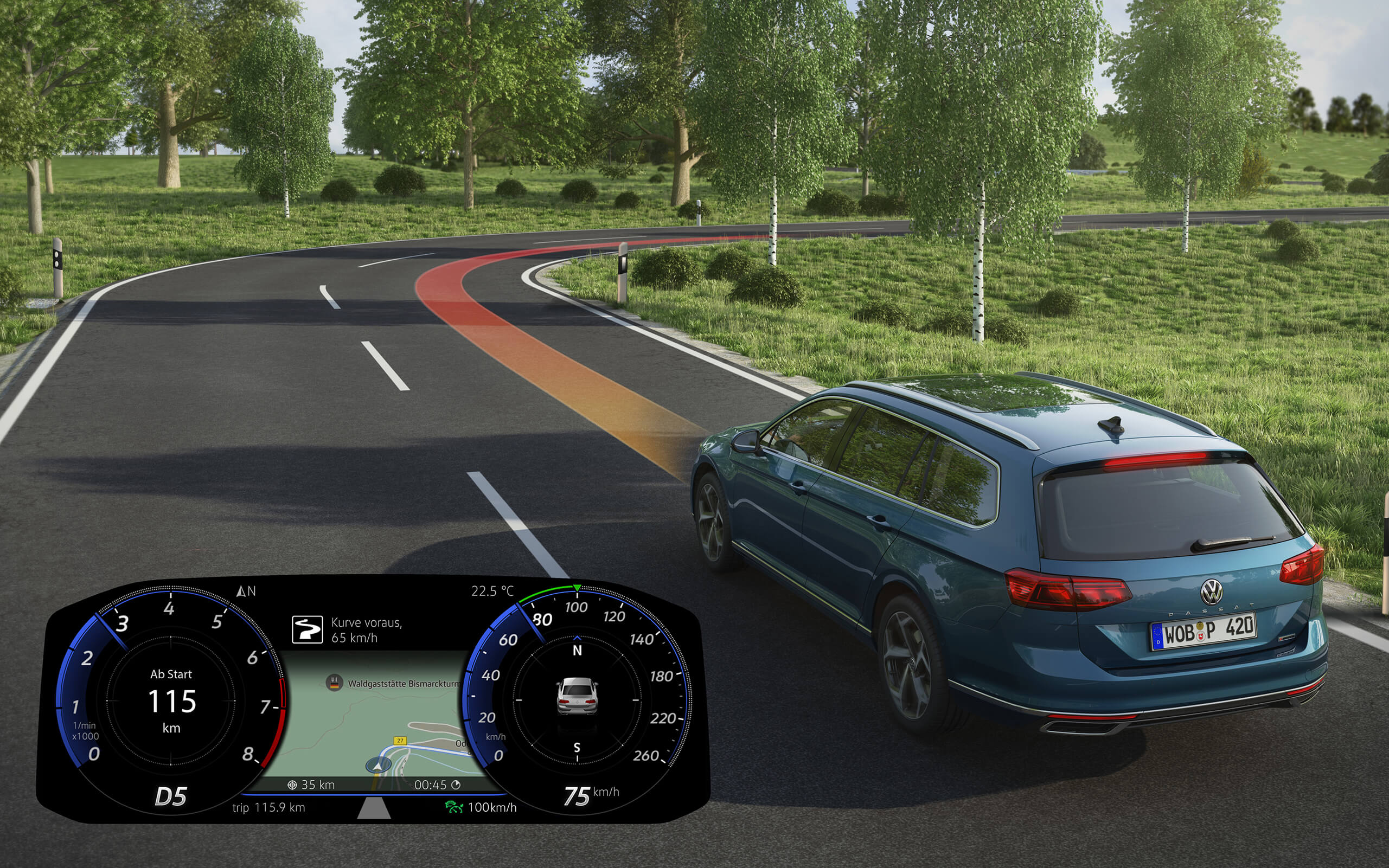The width and height of the screenshot is (1389, 868).
Task: Click the Waldgaststätte Bismarckturm map marker
Action: click(x=334, y=683)
